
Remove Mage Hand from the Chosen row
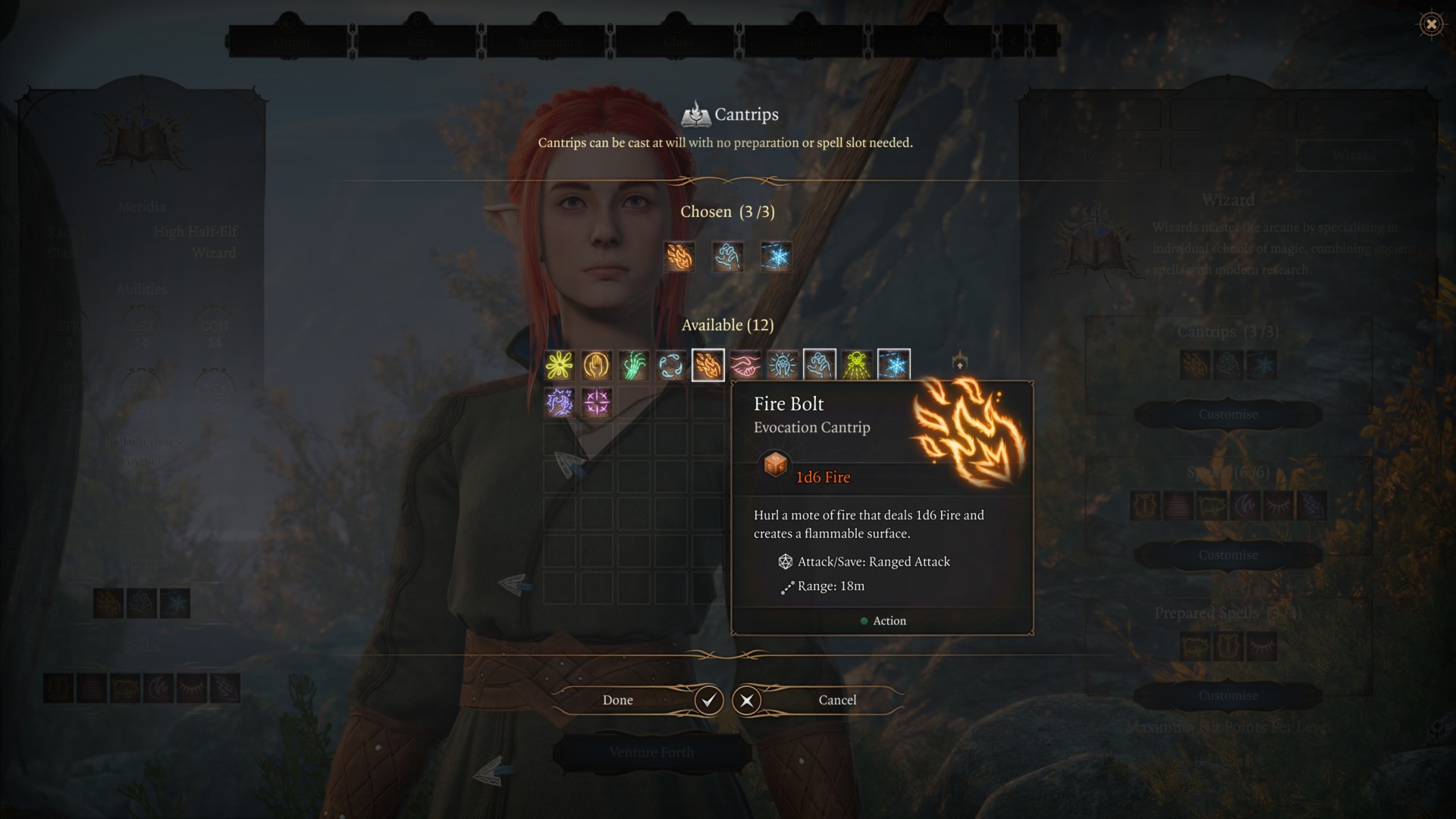click(728, 256)
